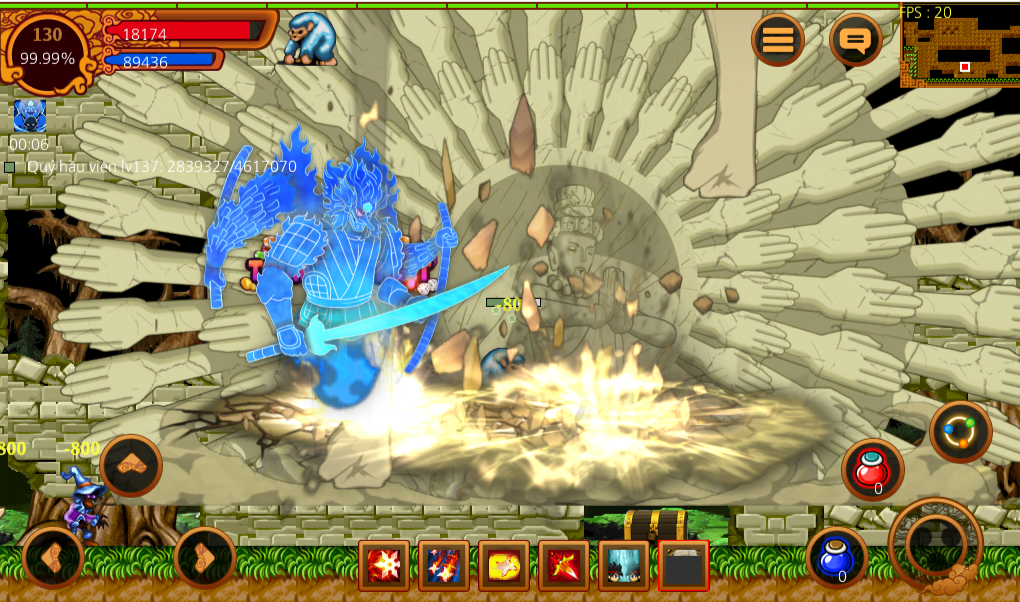Image resolution: width=1020 pixels, height=602 pixels.
Task: Click the blue Susanoo buff icon
Action: pos(30,116)
